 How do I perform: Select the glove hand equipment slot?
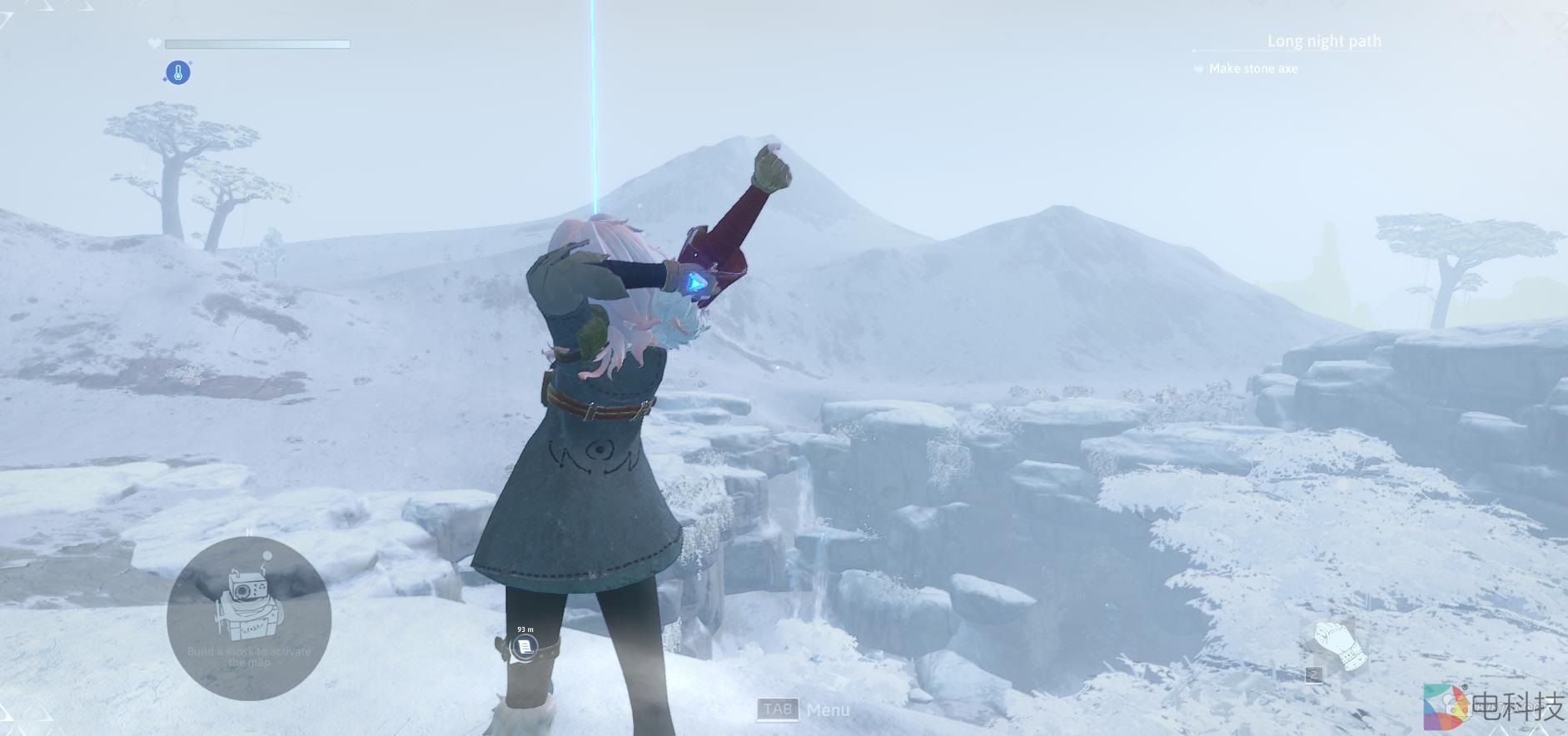click(x=1340, y=646)
